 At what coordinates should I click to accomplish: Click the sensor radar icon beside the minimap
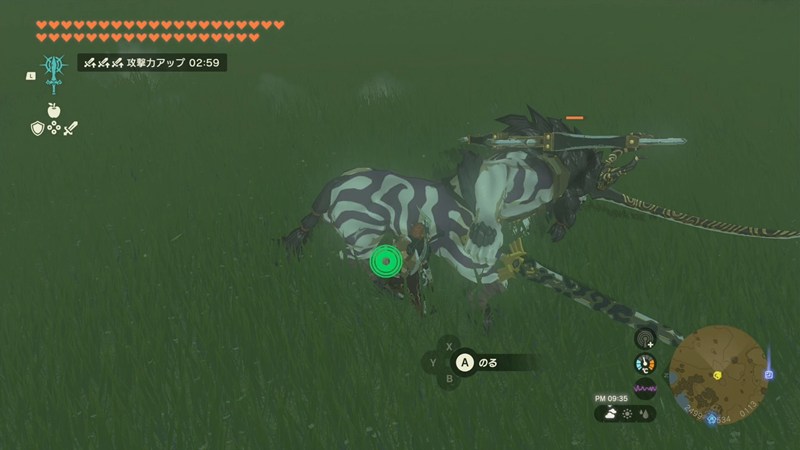645,339
